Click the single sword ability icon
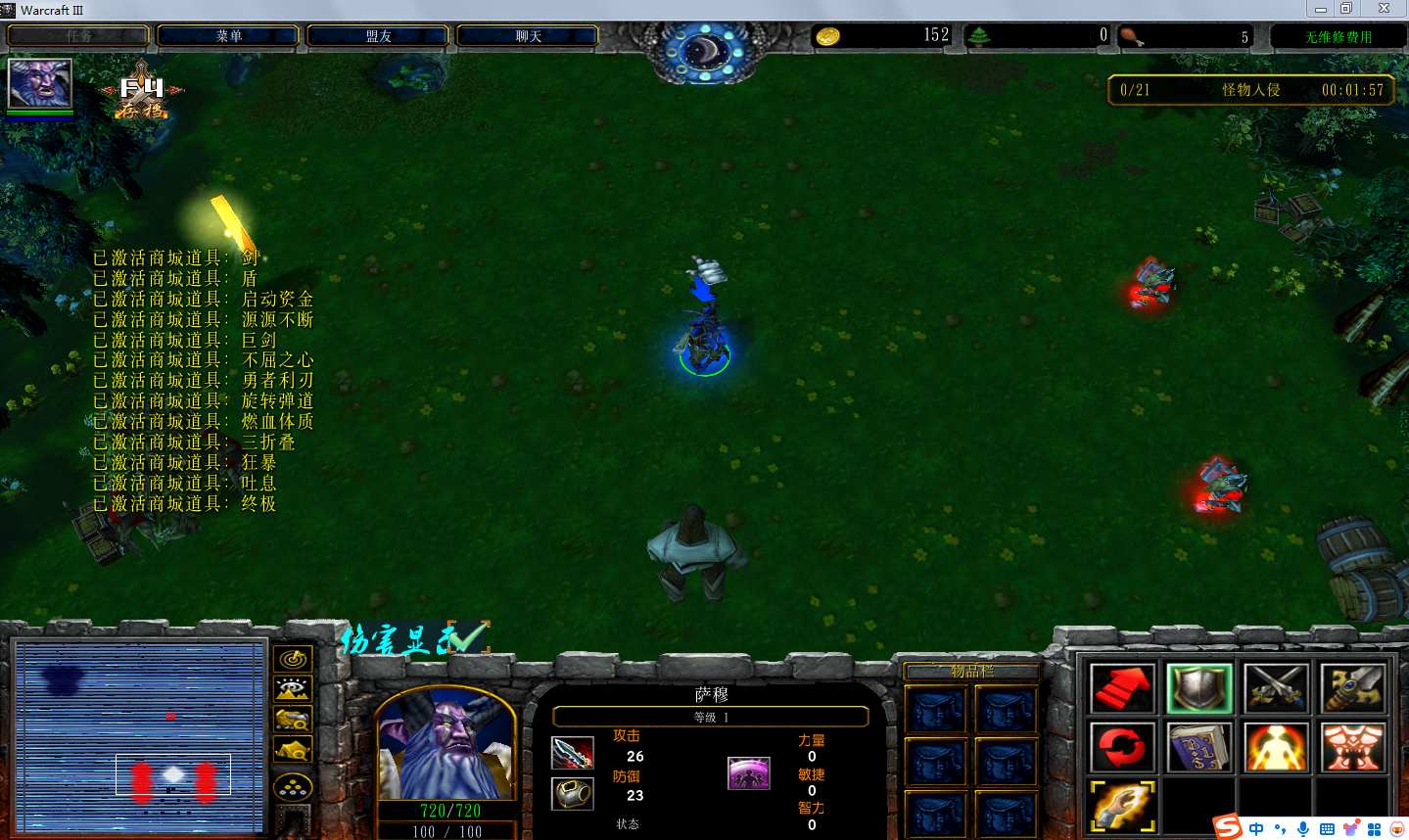The width and height of the screenshot is (1409, 840). coord(1352,688)
